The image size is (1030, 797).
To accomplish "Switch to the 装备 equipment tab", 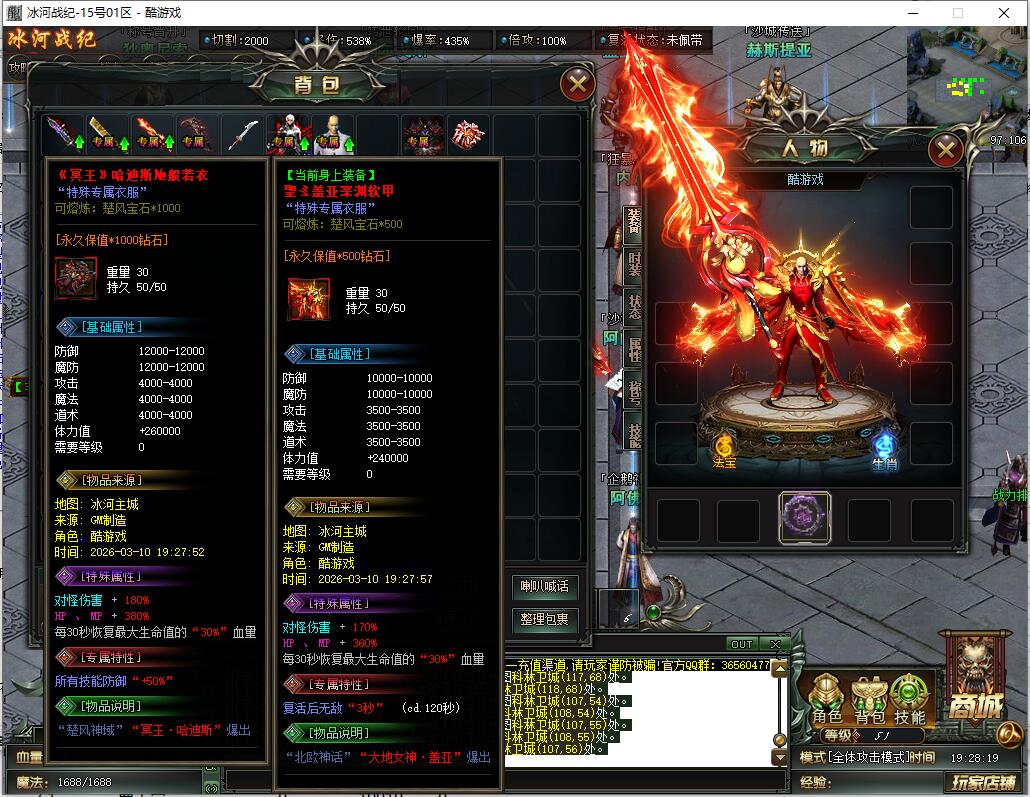I will (634, 222).
